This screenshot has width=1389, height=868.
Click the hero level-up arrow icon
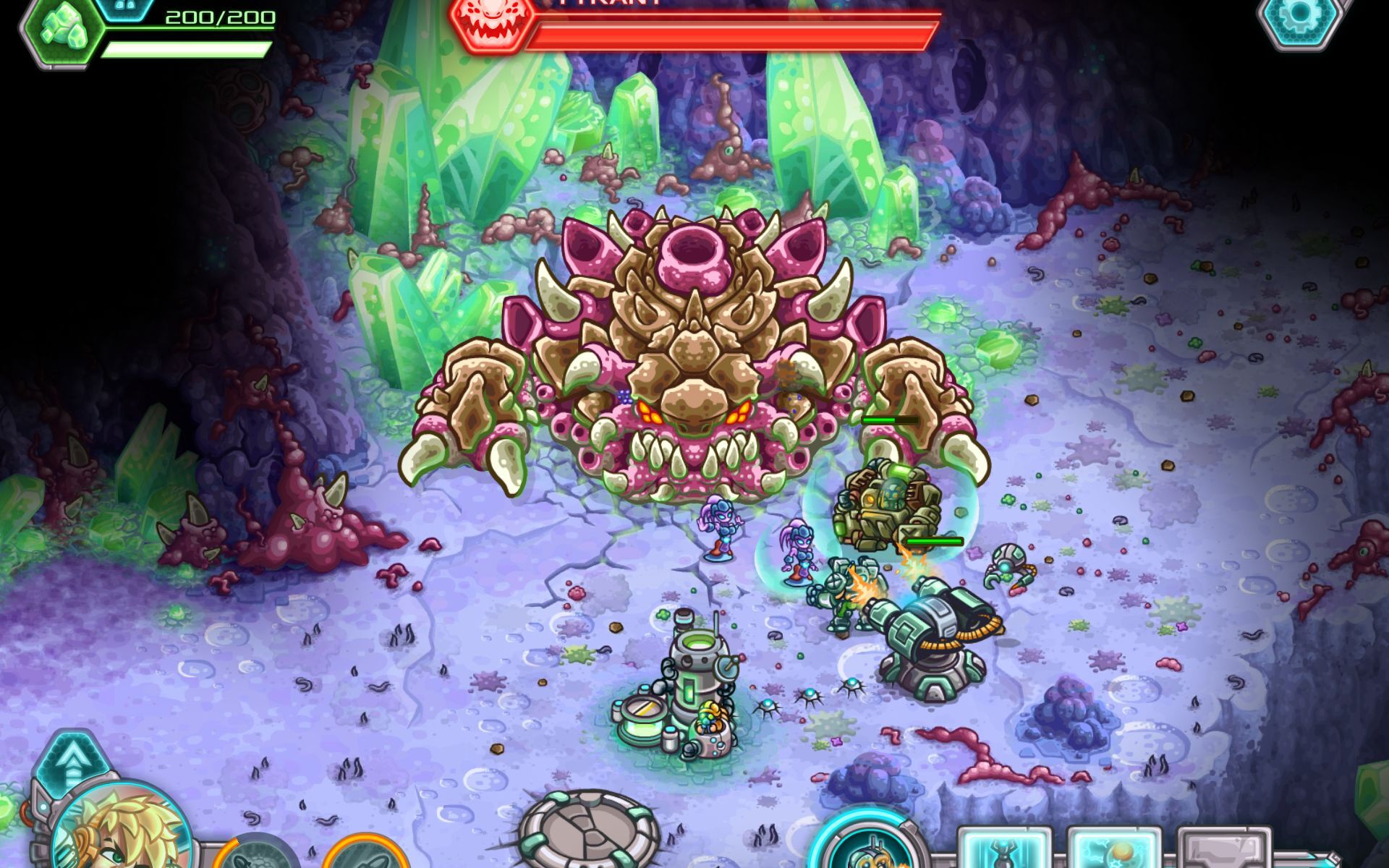(x=70, y=770)
